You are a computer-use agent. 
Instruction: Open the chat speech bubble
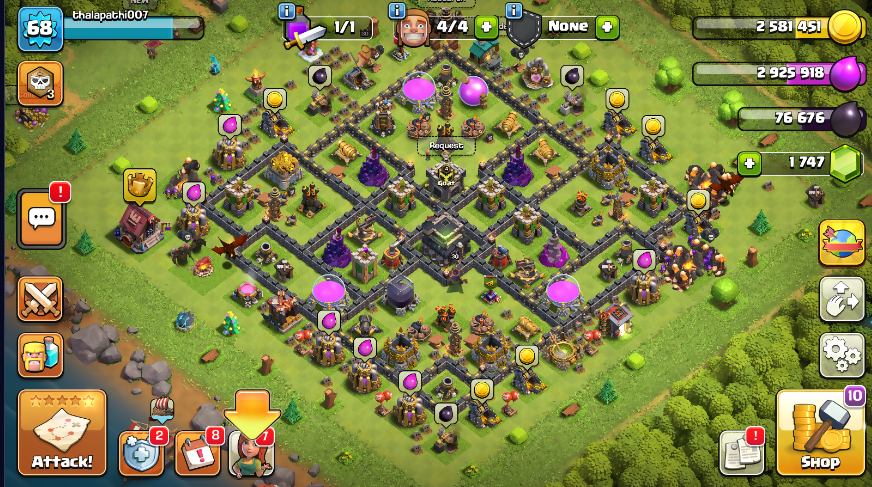(x=41, y=217)
